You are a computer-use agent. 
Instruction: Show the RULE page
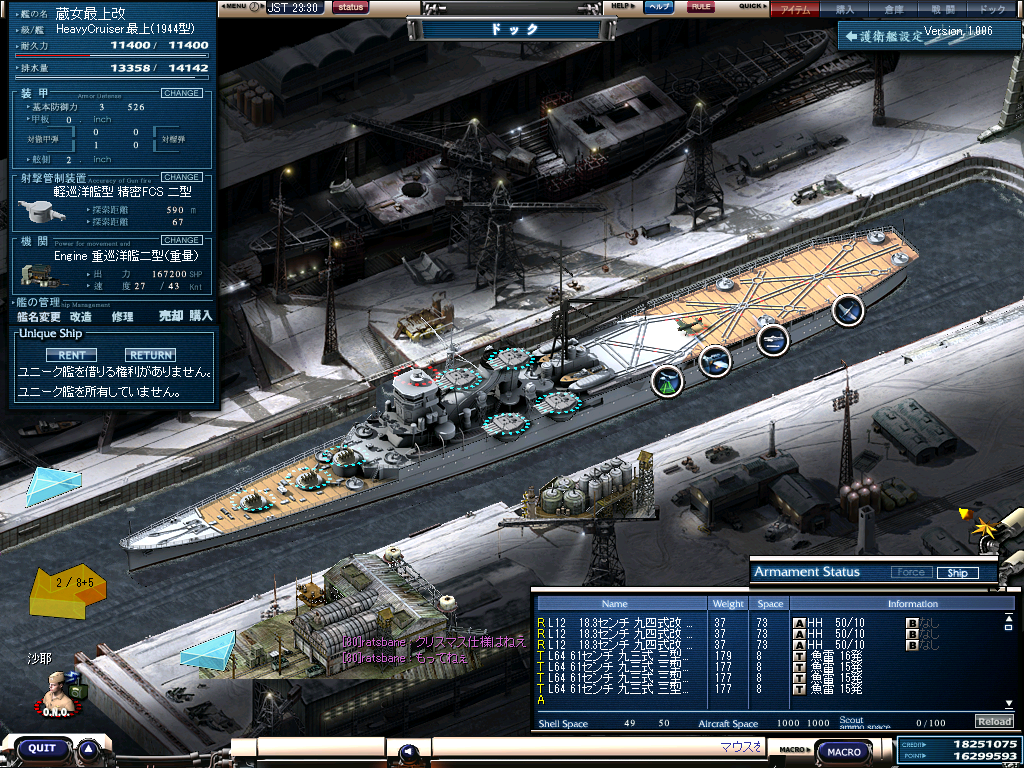(701, 7)
